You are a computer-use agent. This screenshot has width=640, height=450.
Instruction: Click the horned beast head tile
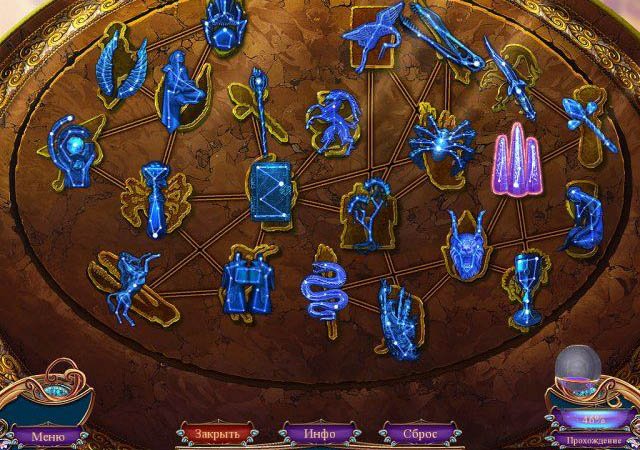pos(464,241)
